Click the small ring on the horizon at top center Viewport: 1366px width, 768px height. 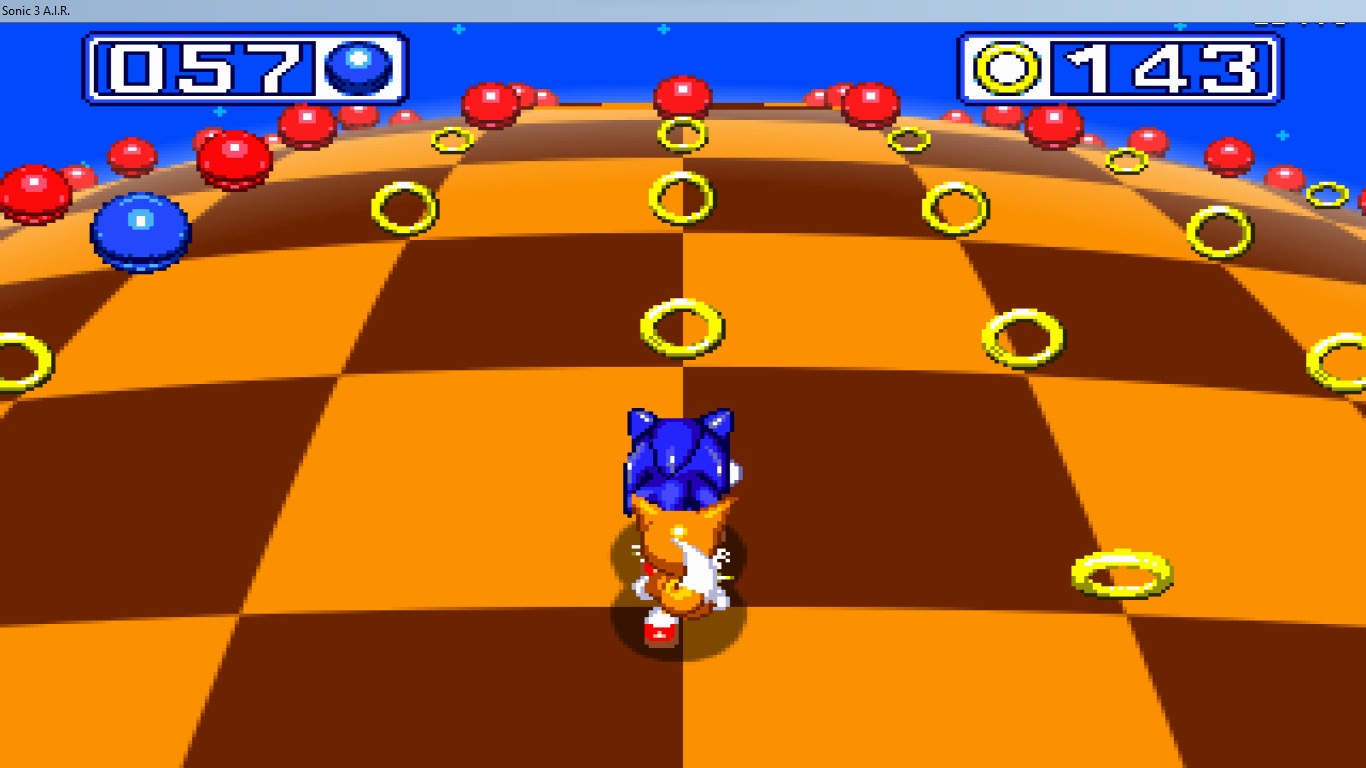[684, 132]
